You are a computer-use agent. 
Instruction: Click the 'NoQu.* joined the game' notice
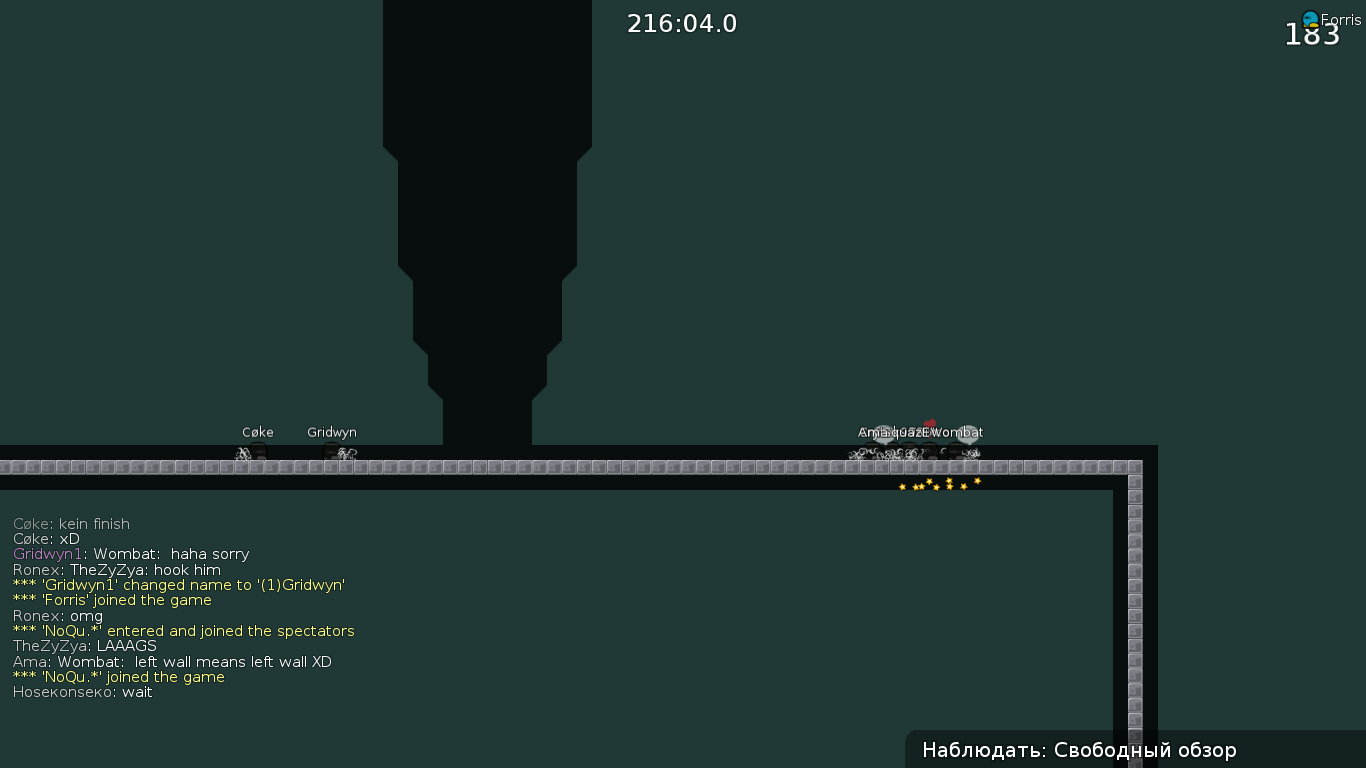pyautogui.click(x=118, y=677)
